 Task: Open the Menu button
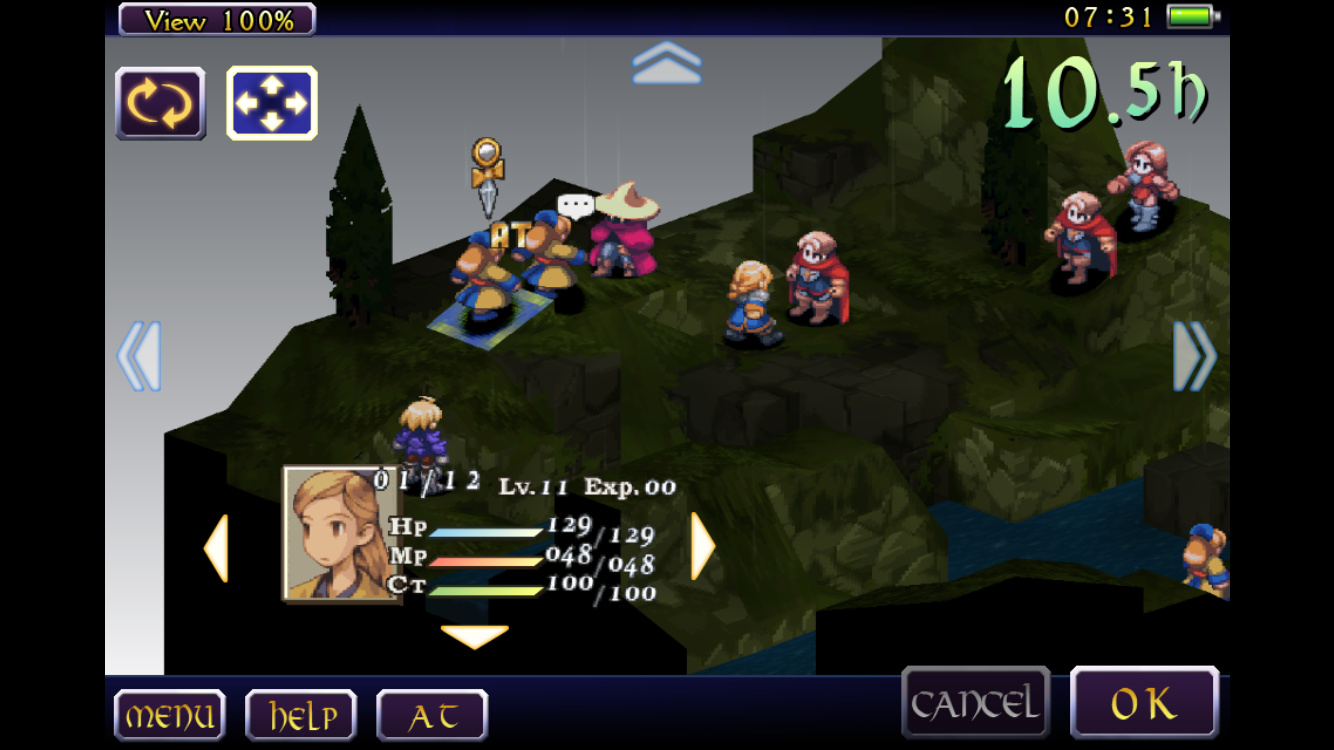tap(169, 716)
